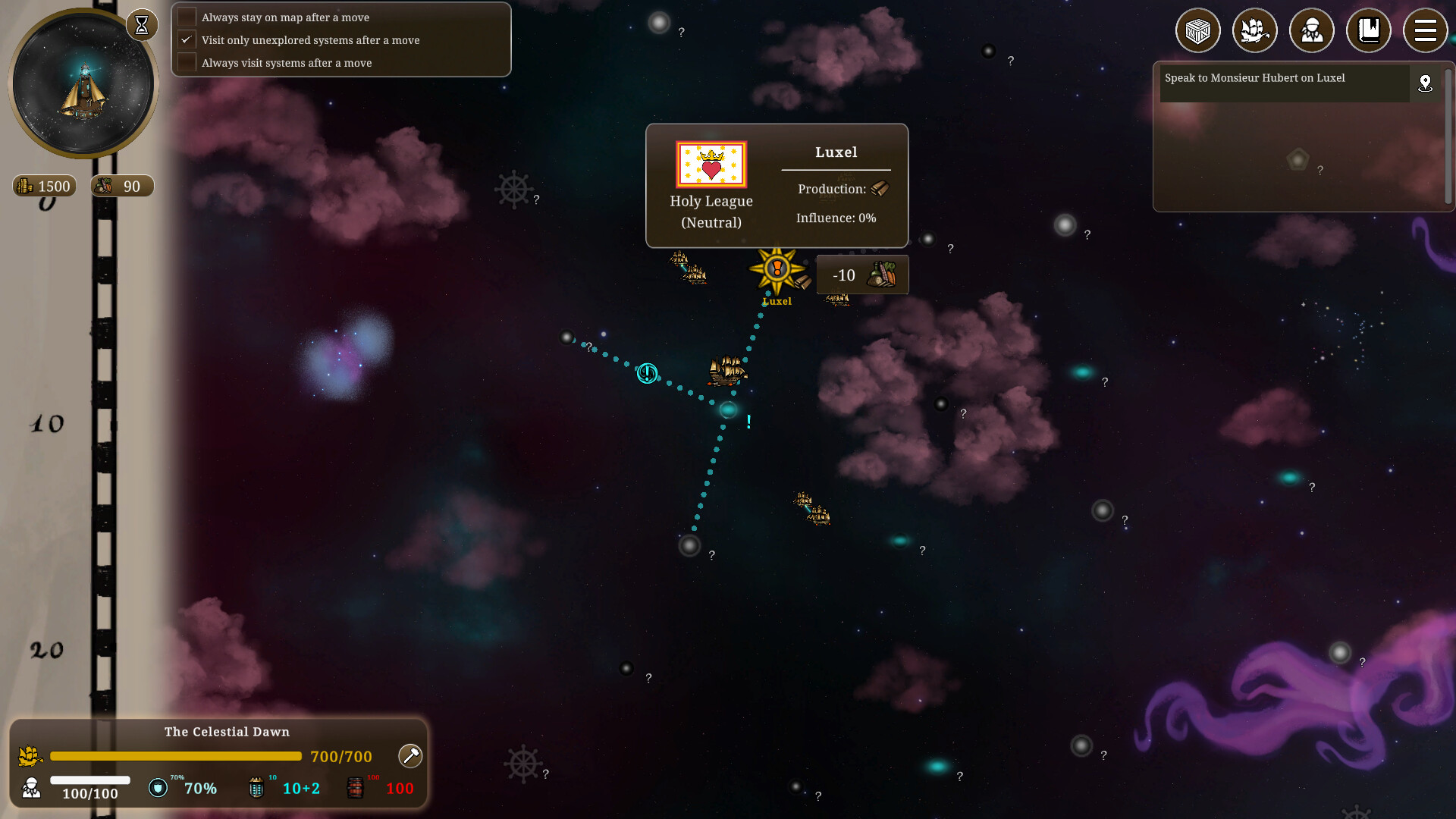1456x819 pixels.
Task: Click the shield 70% defense icon
Action: click(158, 789)
